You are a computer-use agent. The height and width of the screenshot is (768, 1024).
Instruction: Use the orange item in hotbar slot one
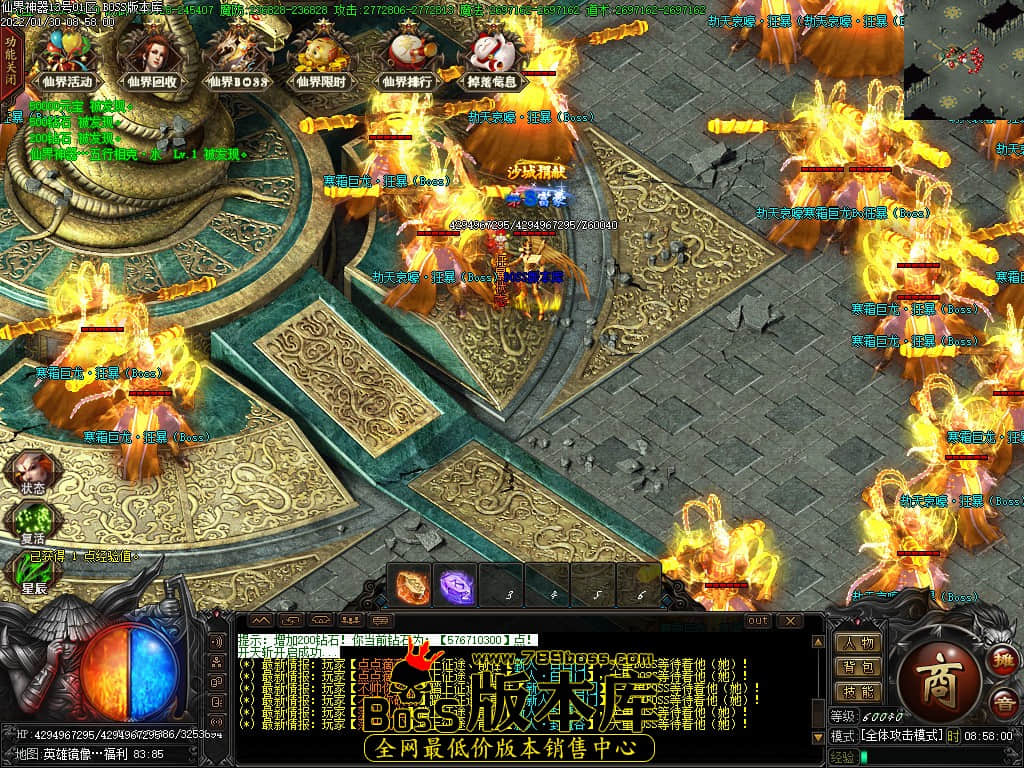click(411, 584)
